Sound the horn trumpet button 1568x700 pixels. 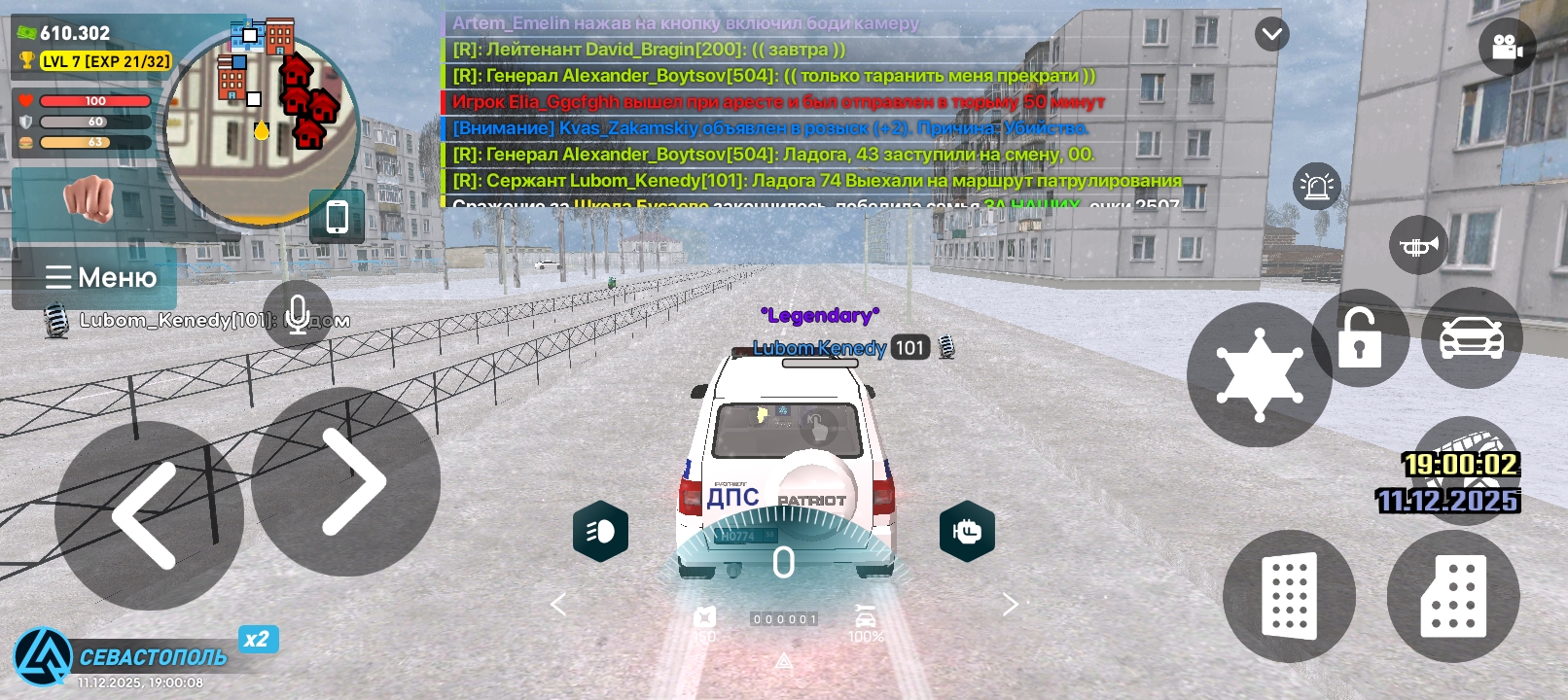tap(1419, 246)
